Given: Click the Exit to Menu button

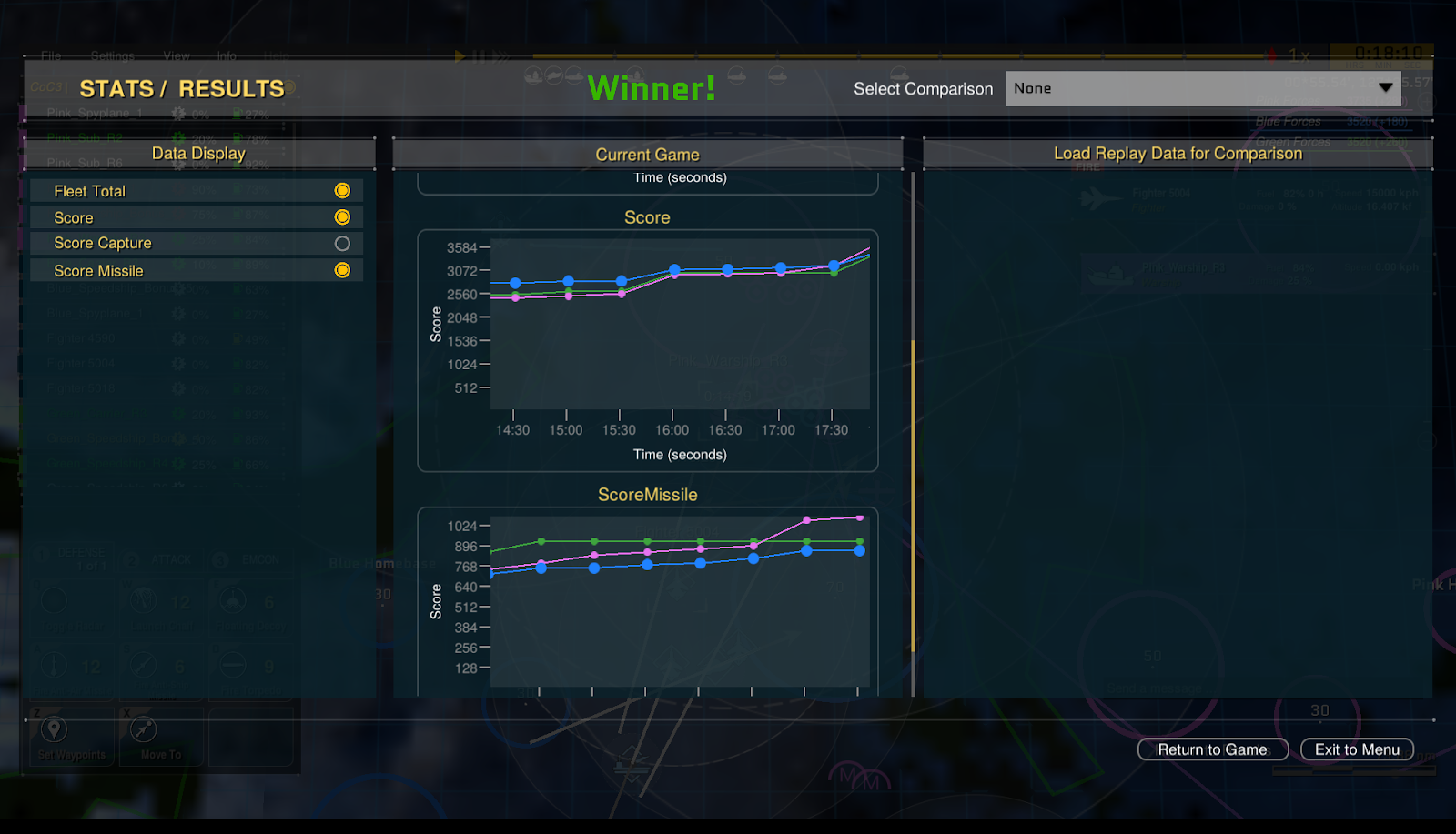Looking at the screenshot, I should click(1356, 749).
